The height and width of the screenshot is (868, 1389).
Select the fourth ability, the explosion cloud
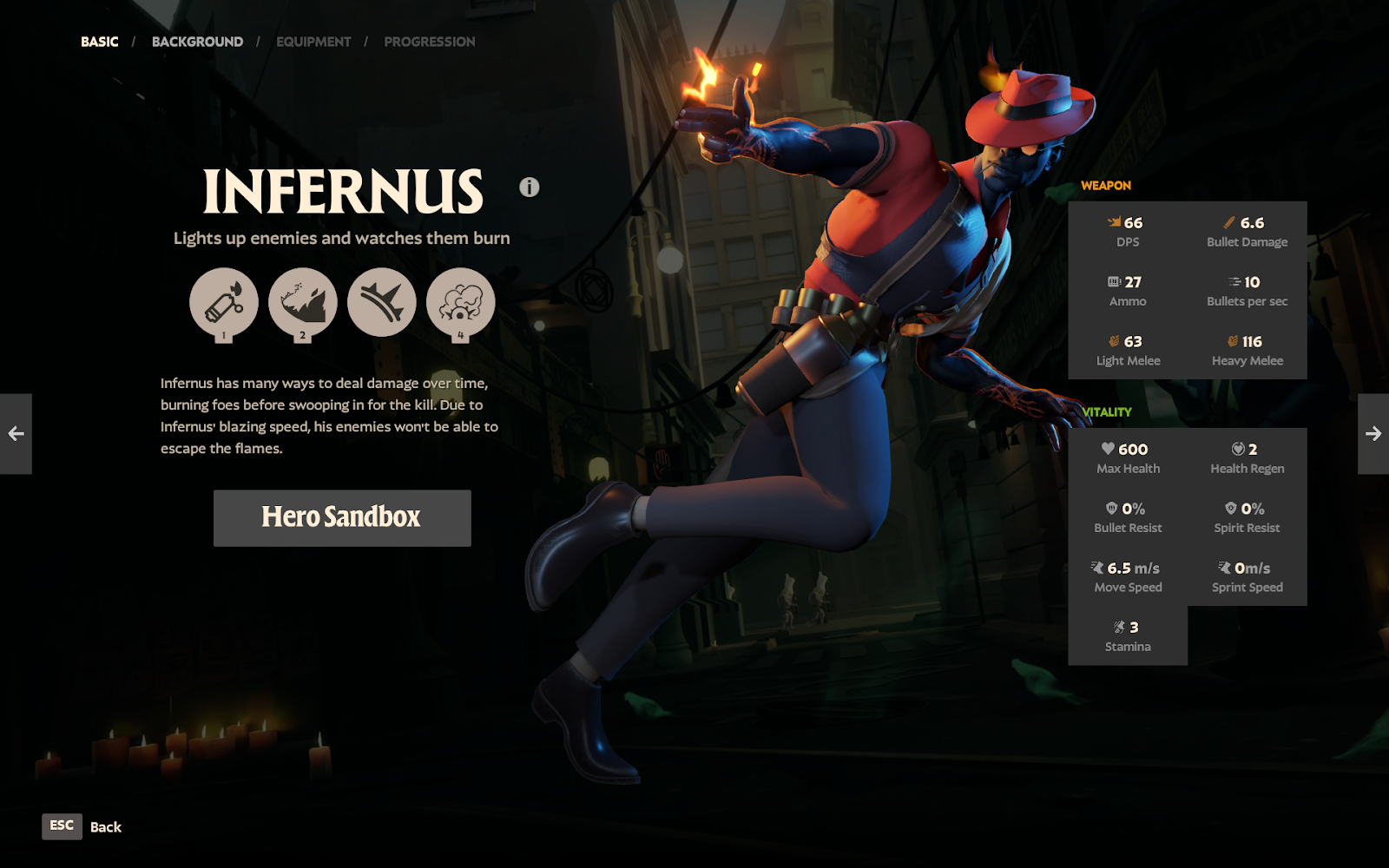461,303
